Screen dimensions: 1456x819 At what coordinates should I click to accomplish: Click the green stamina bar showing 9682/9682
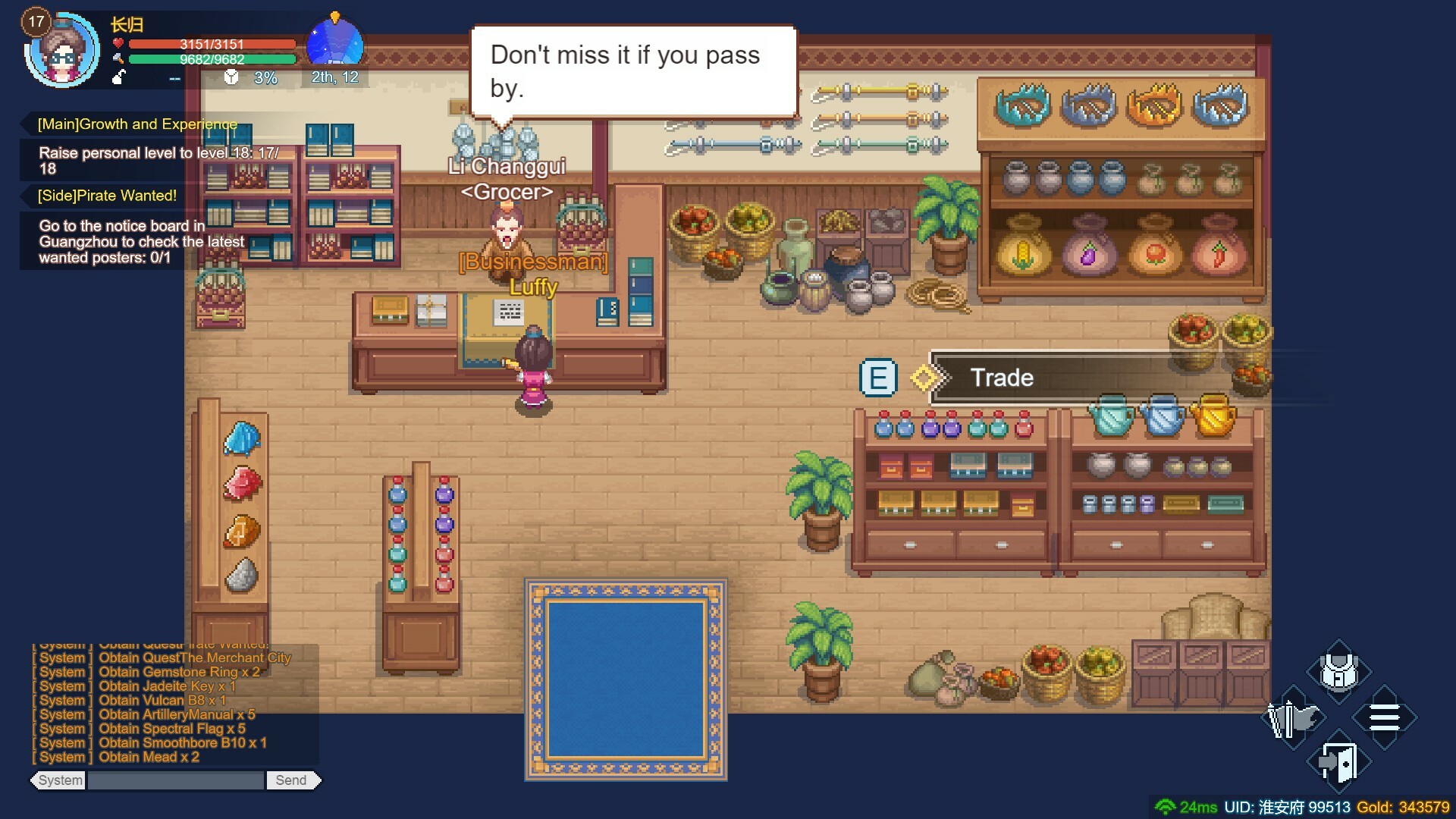[x=212, y=58]
